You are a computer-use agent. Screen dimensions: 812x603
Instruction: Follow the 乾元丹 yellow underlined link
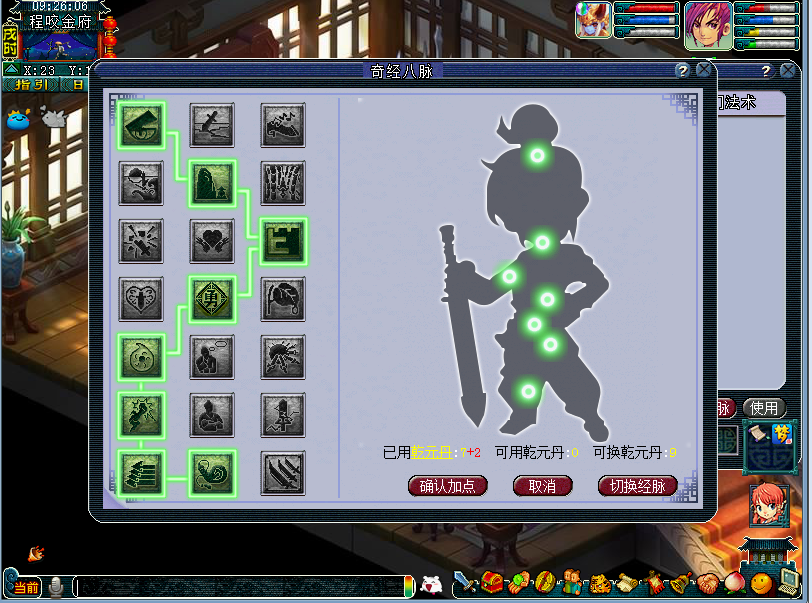432,452
